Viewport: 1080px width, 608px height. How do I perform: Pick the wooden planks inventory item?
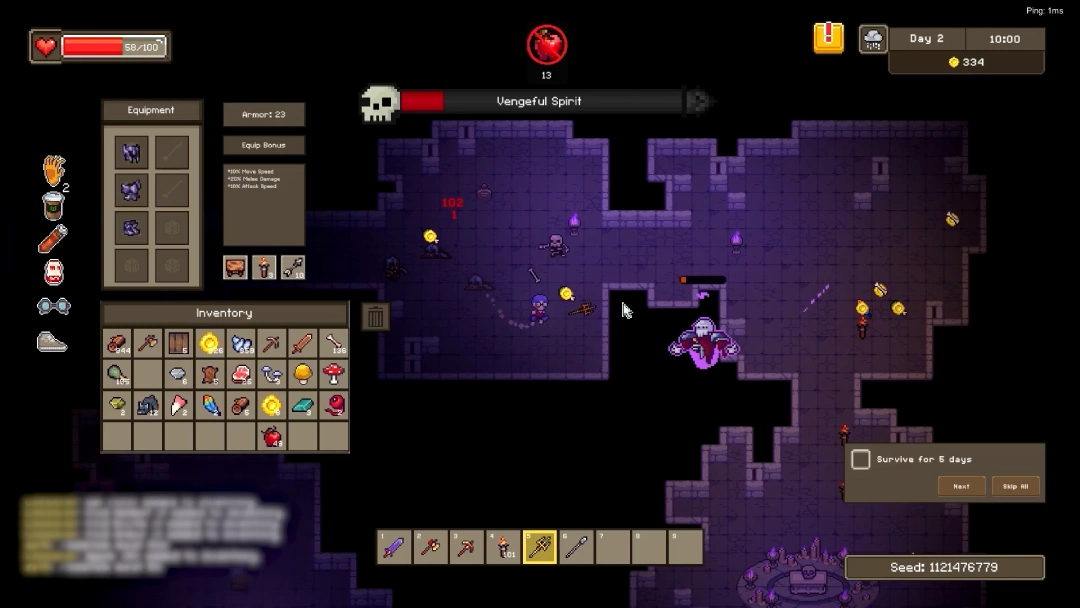tap(179, 344)
